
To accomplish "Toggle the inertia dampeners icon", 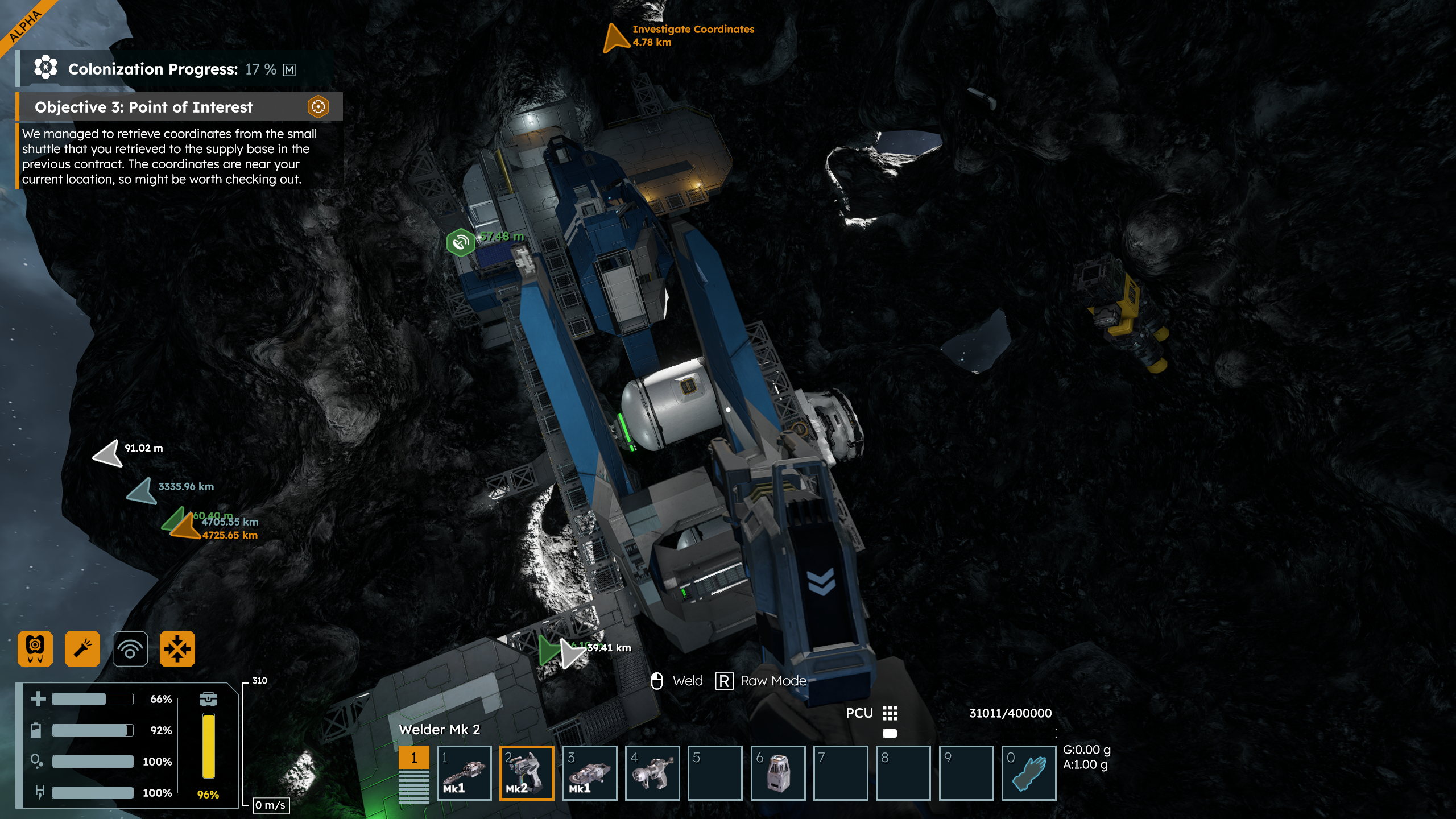I will [x=177, y=648].
